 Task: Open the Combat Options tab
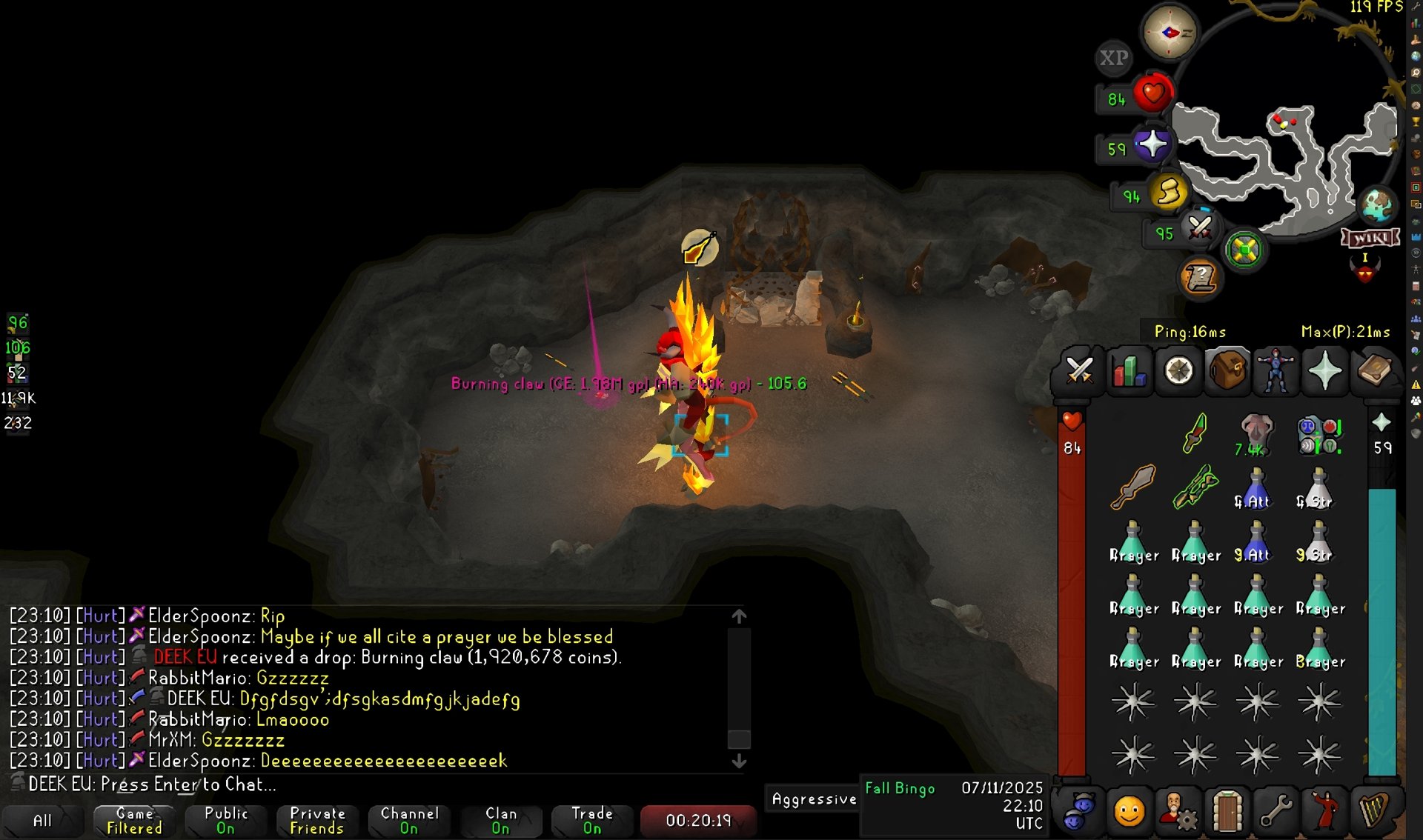click(x=1079, y=370)
